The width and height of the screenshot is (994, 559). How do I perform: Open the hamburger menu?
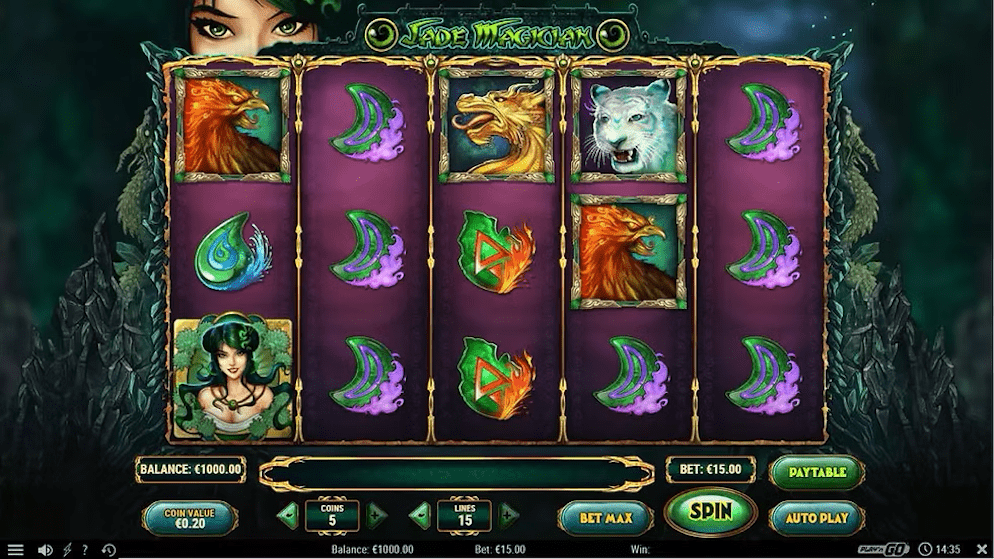[x=15, y=550]
